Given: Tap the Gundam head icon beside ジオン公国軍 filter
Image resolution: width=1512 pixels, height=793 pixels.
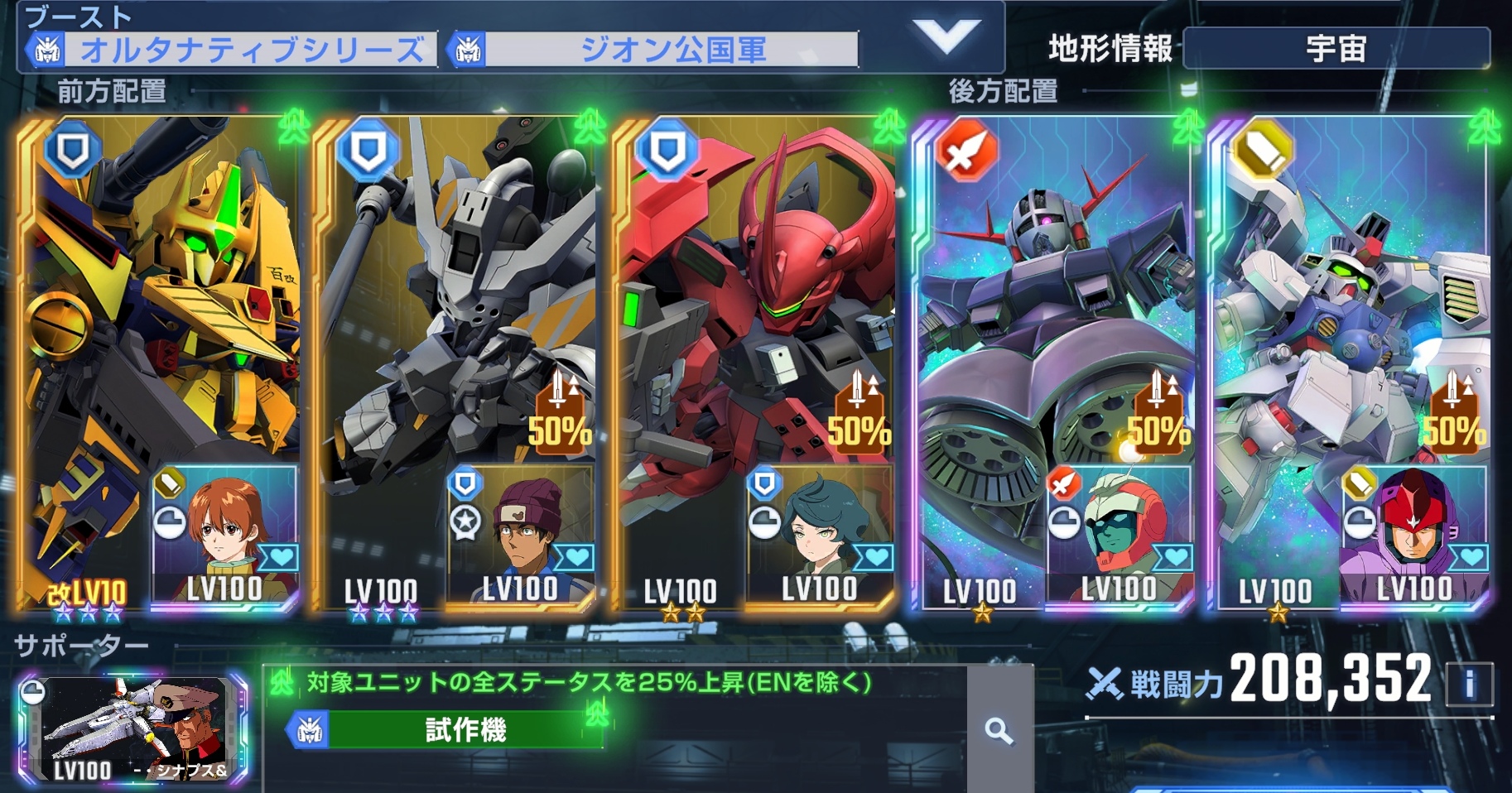Looking at the screenshot, I should click(x=466, y=49).
